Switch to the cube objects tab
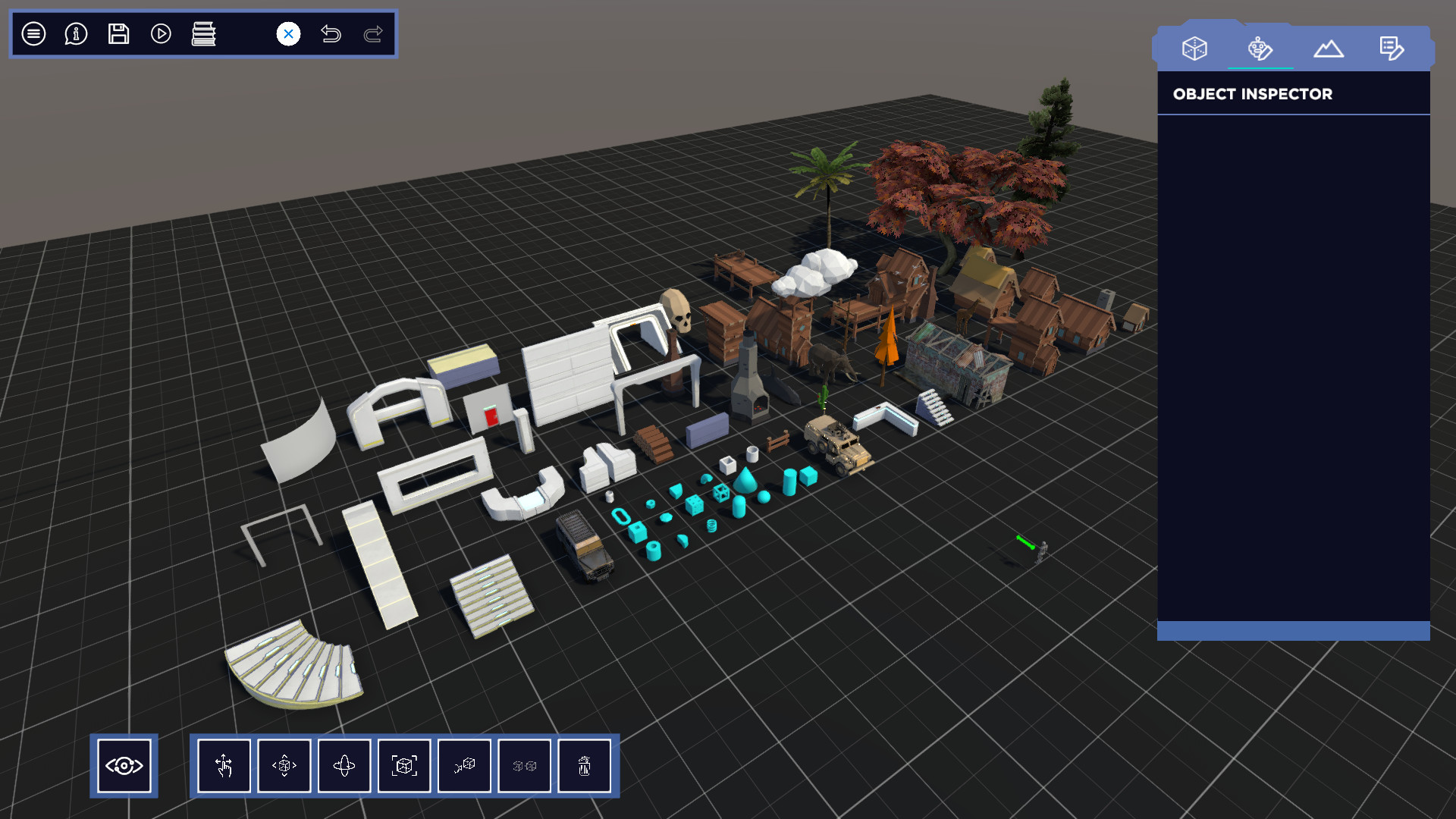 coord(1194,48)
